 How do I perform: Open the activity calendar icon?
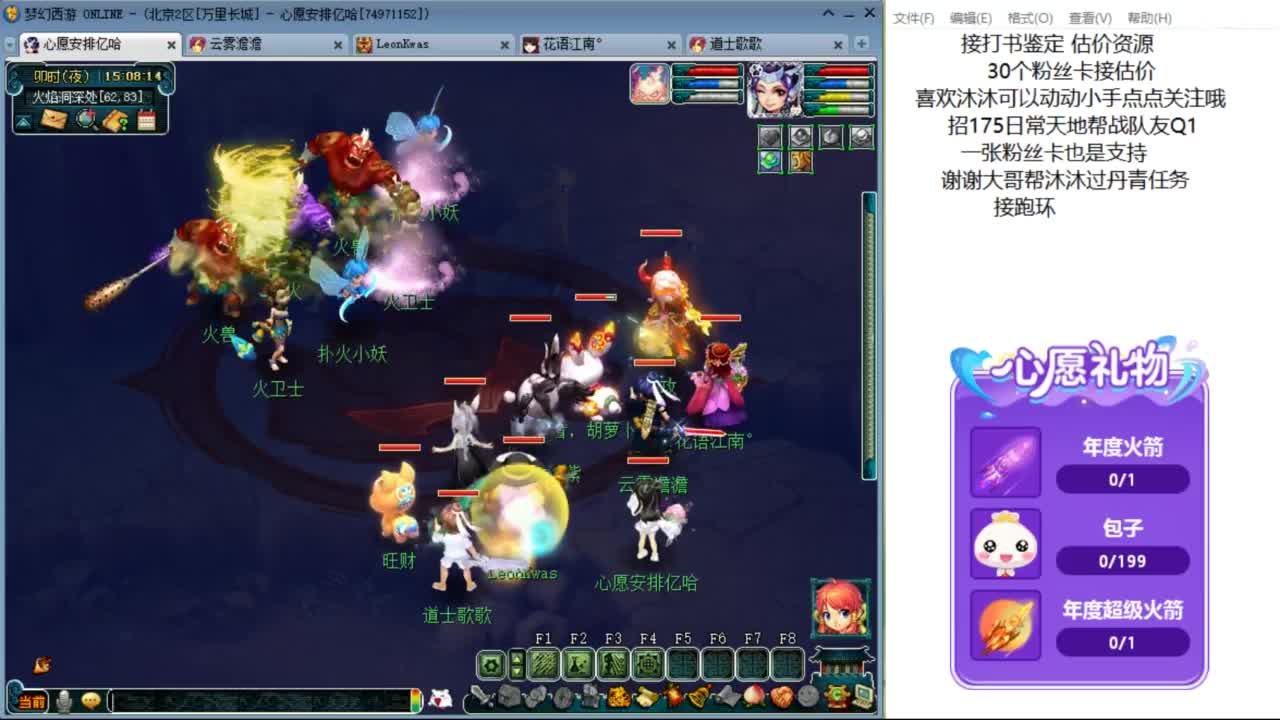point(145,119)
